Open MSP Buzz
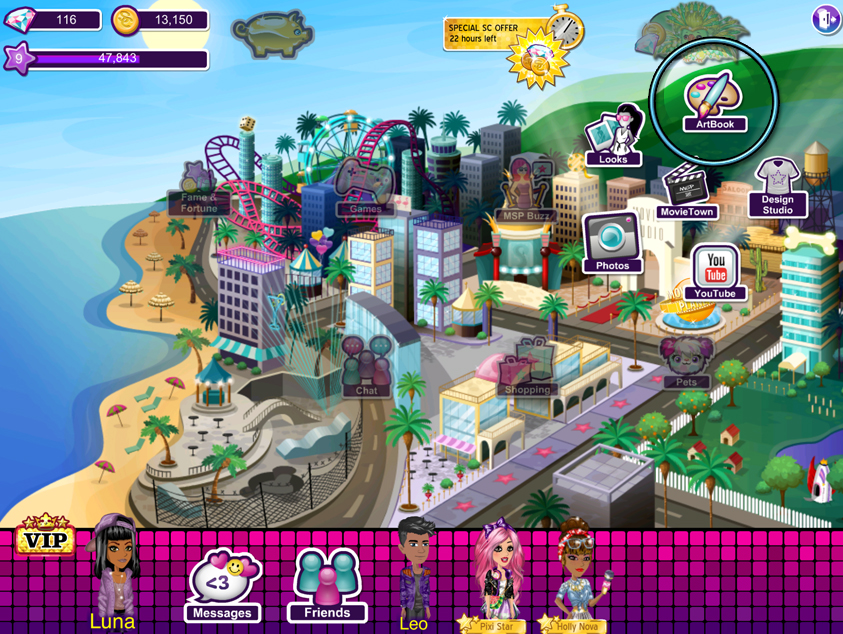 (525, 190)
